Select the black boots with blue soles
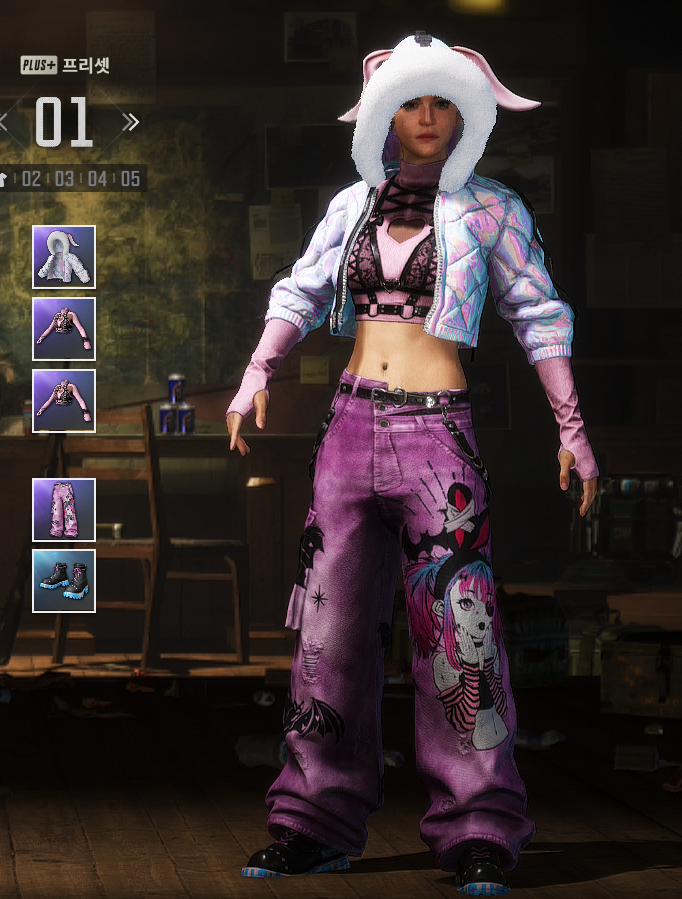The image size is (682, 899). [x=64, y=580]
